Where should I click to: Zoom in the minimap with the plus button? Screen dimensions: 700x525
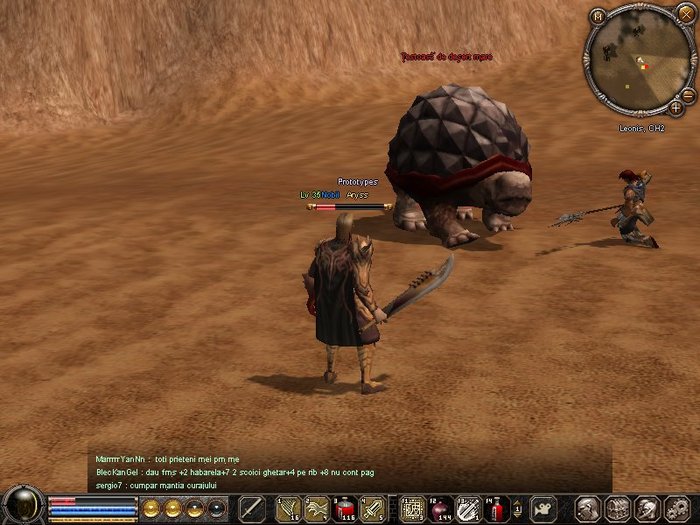[676, 107]
